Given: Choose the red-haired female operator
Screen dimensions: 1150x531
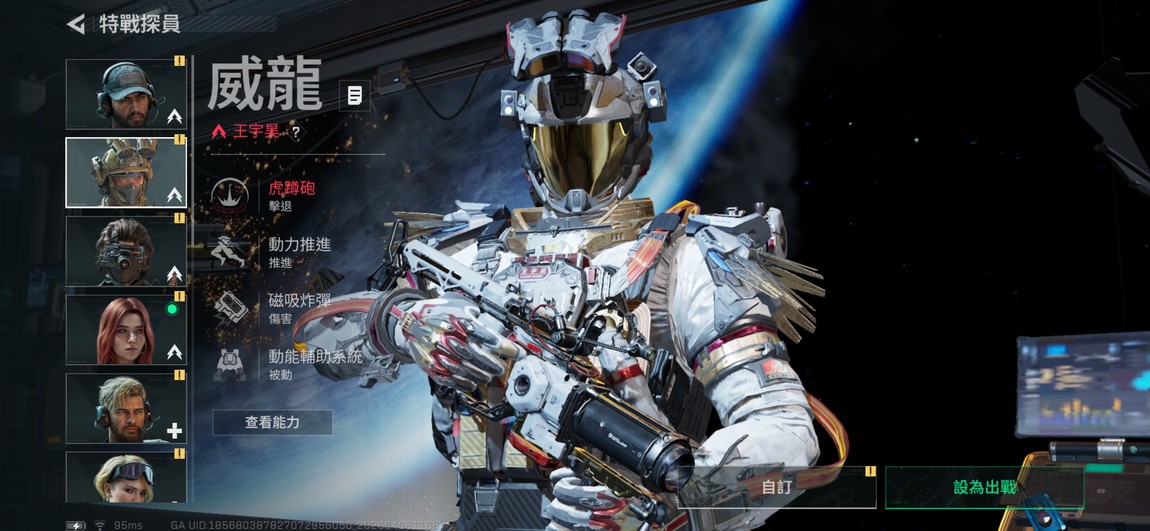Looking at the screenshot, I should (x=126, y=329).
